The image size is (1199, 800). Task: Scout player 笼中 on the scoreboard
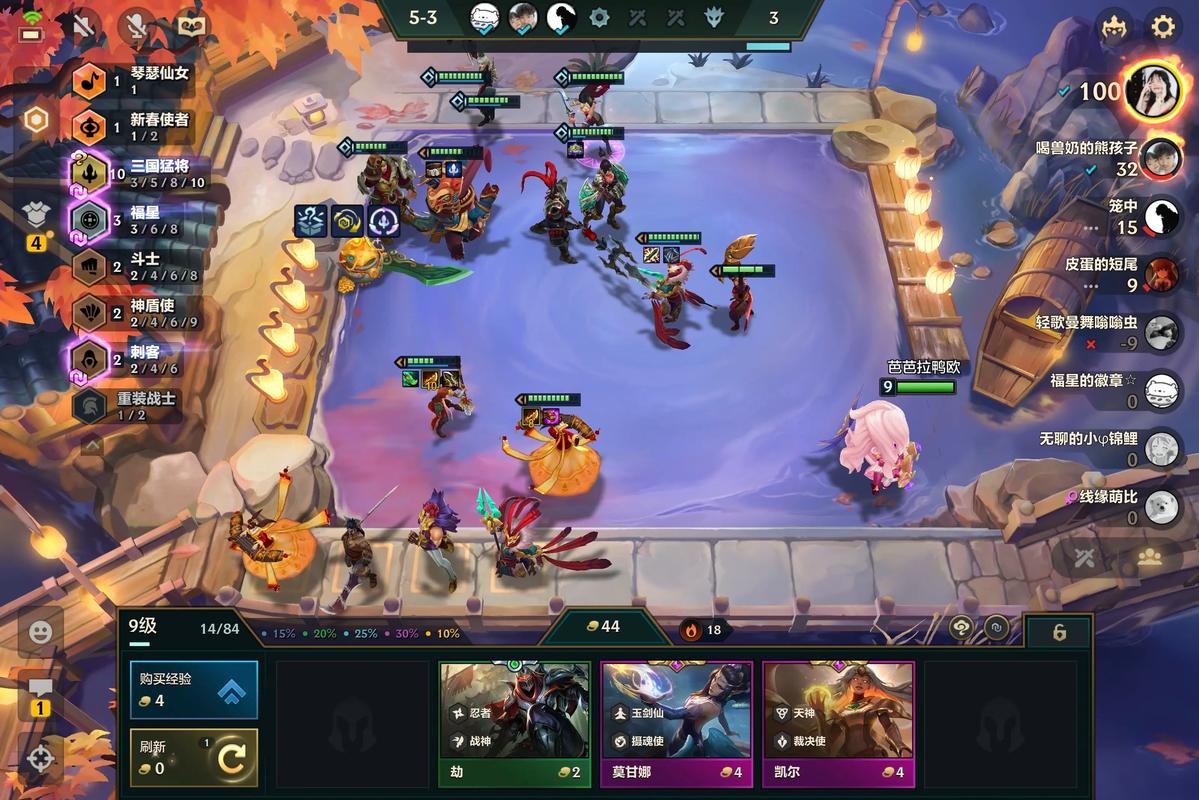pyautogui.click(x=1160, y=216)
